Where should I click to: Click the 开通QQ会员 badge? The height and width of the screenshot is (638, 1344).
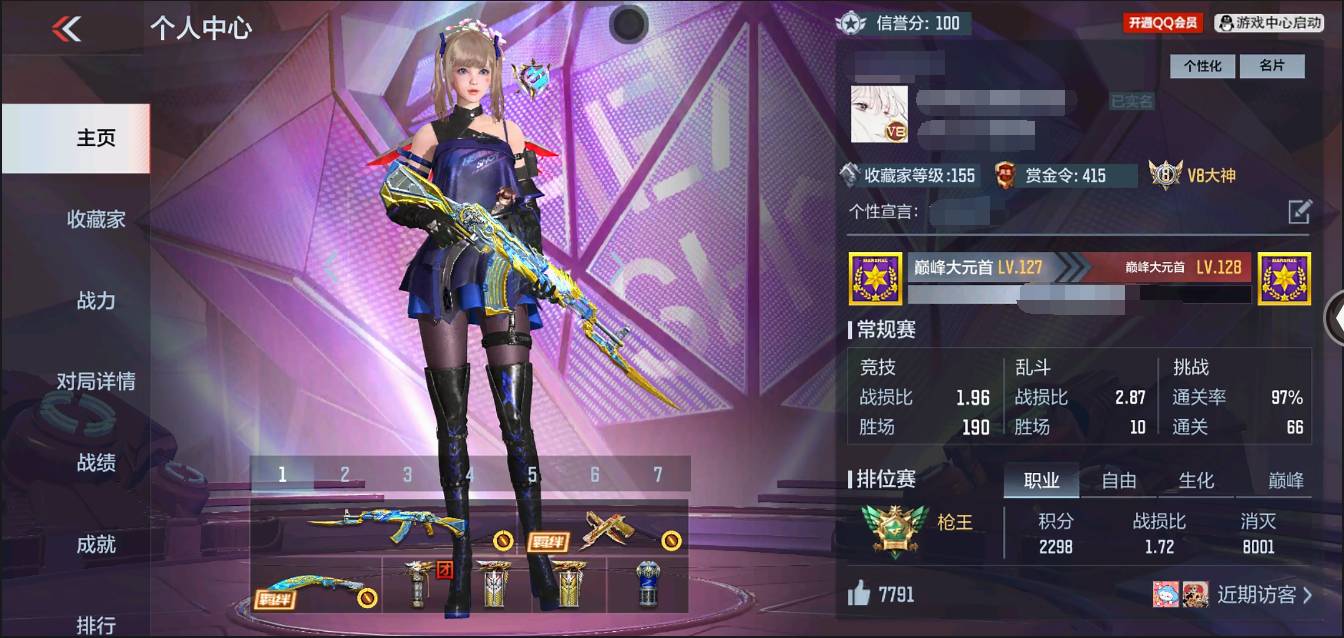(x=1163, y=22)
